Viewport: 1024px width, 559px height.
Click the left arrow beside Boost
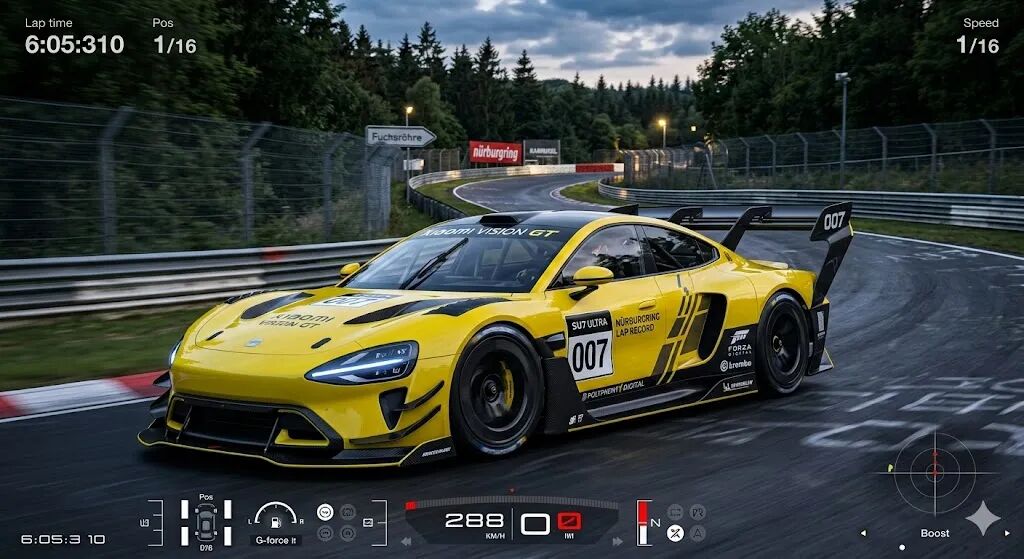tap(863, 533)
